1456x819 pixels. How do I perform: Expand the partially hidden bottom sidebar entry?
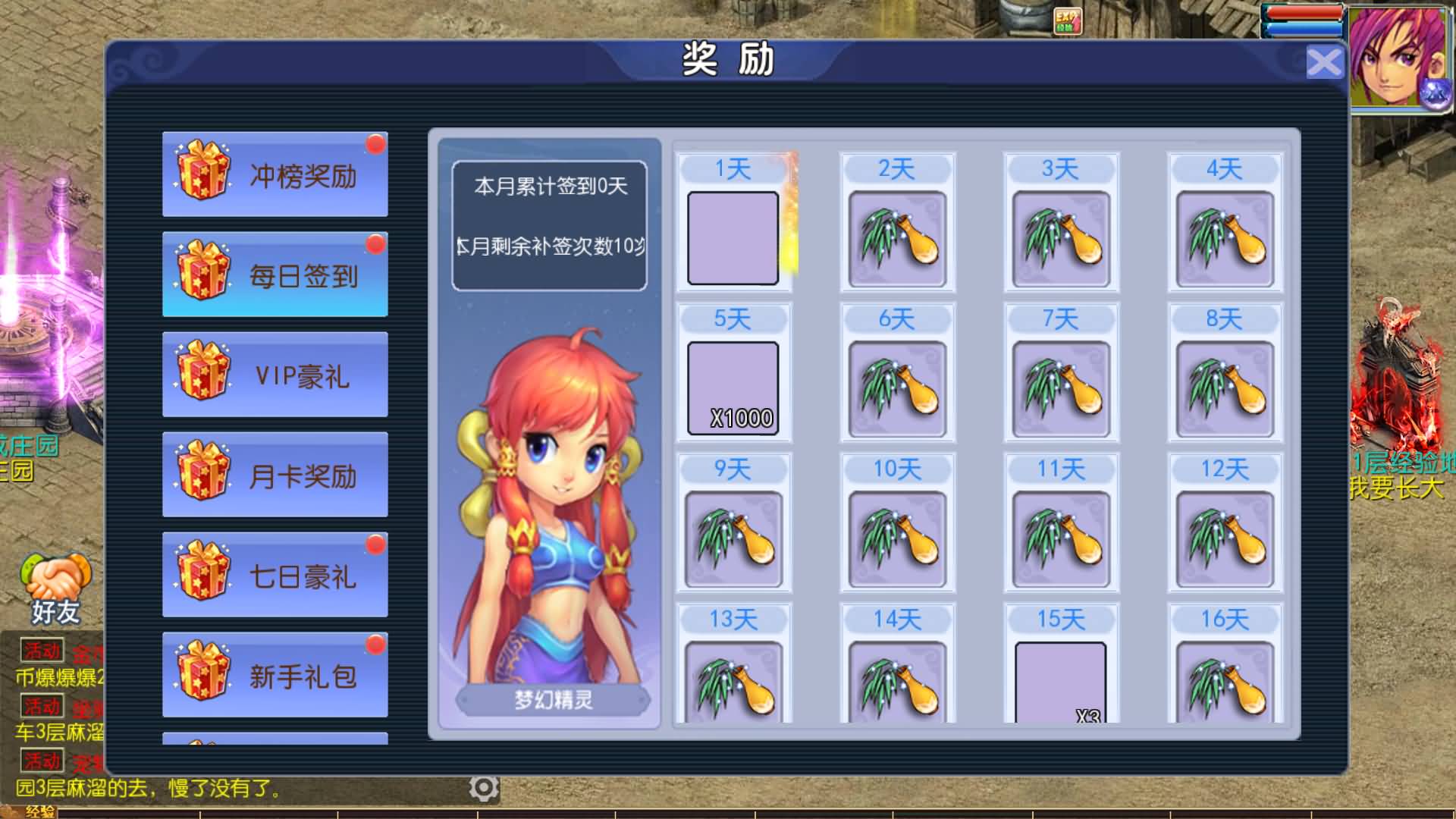pyautogui.click(x=275, y=737)
